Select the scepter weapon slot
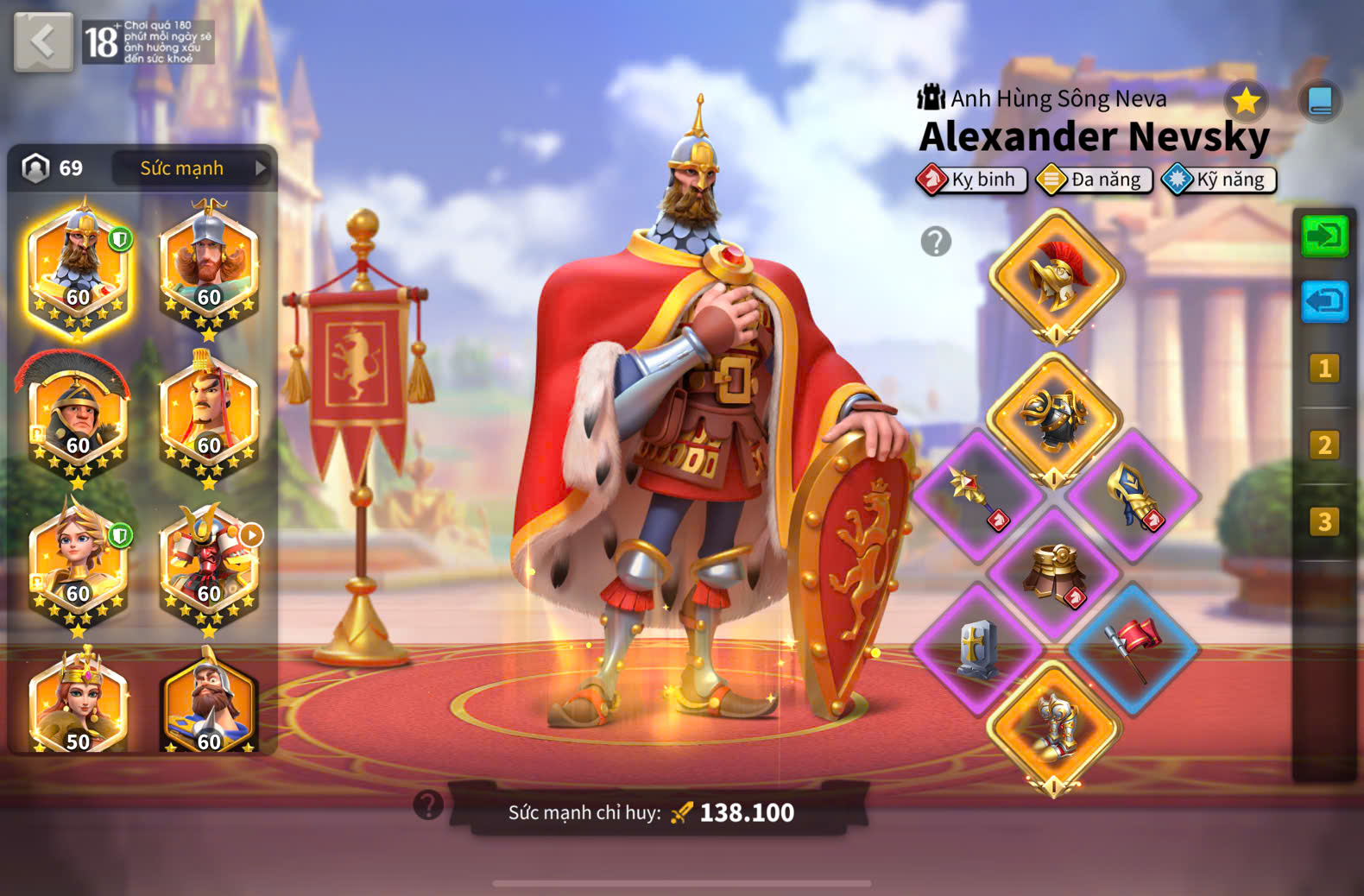Viewport: 1364px width, 896px height. click(x=978, y=495)
